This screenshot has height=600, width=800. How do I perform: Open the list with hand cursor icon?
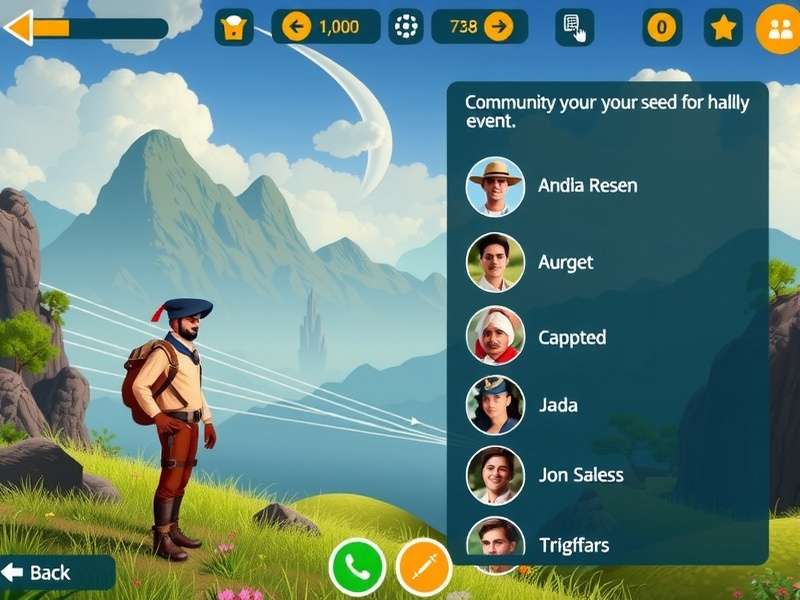point(574,27)
